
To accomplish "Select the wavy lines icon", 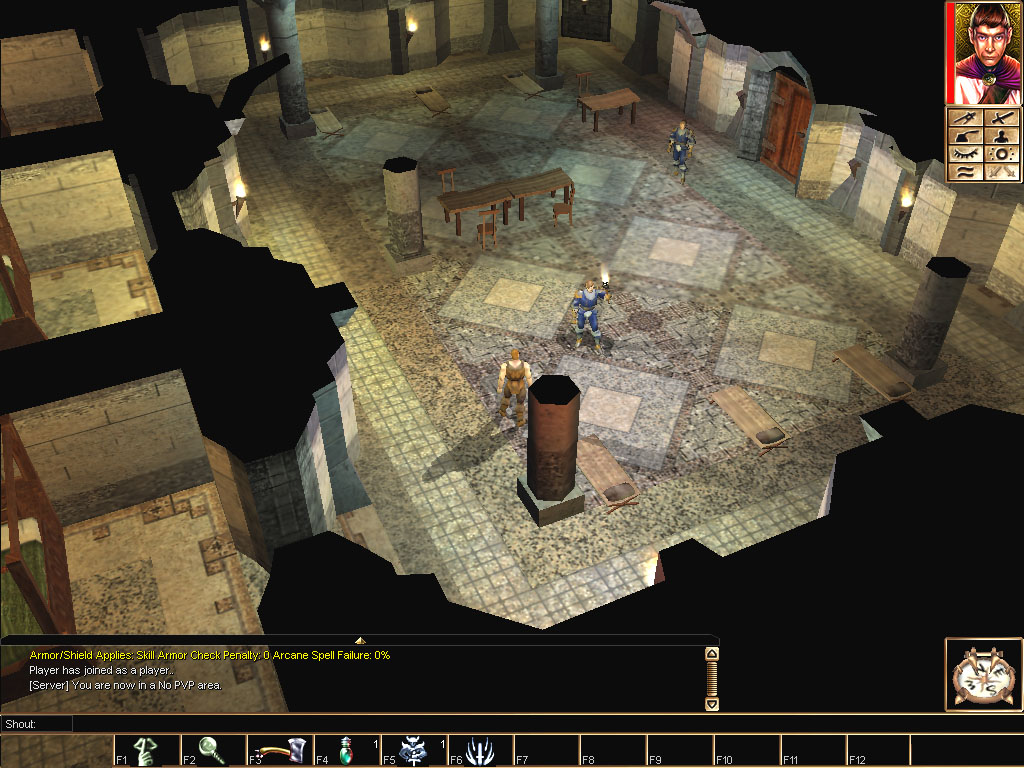I will click(963, 172).
